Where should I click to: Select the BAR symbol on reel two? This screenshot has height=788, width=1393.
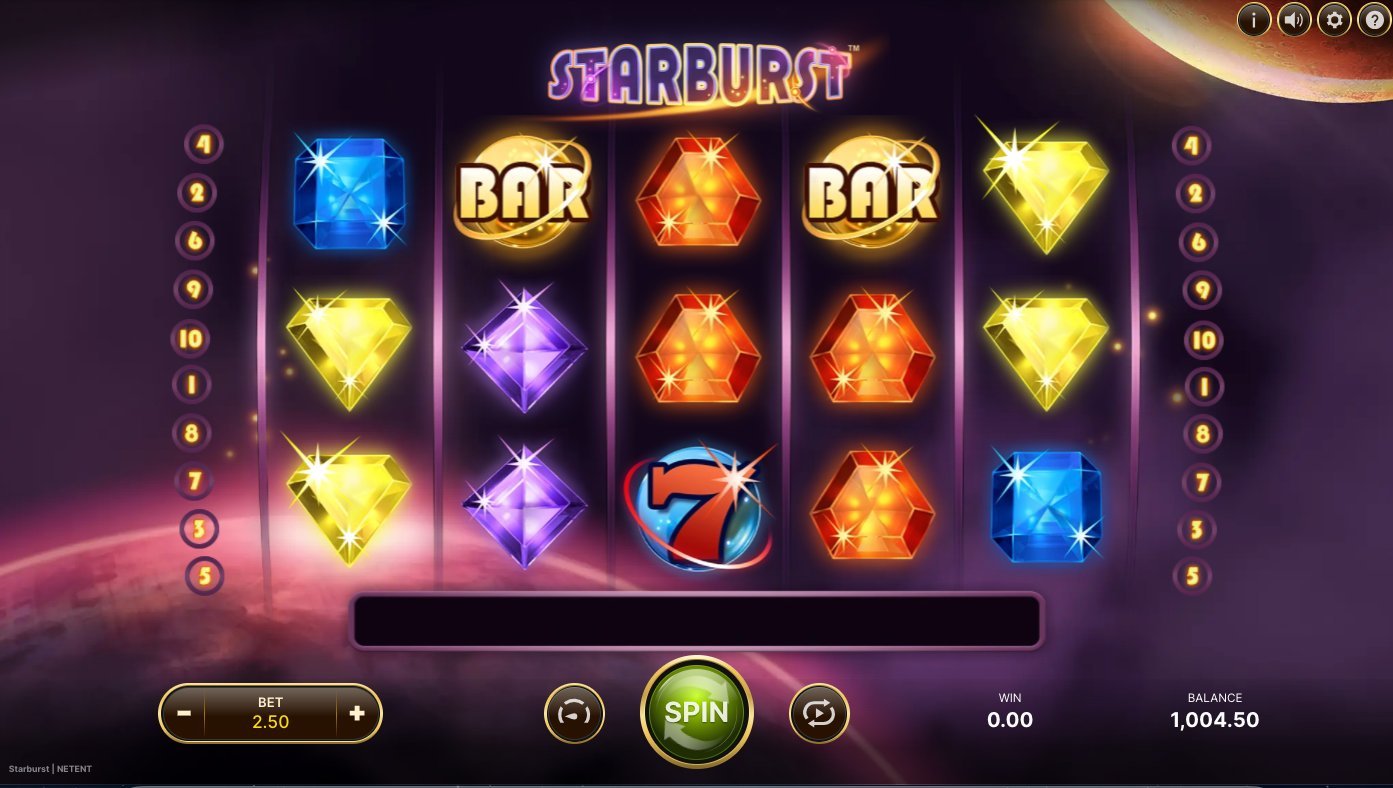coord(522,192)
